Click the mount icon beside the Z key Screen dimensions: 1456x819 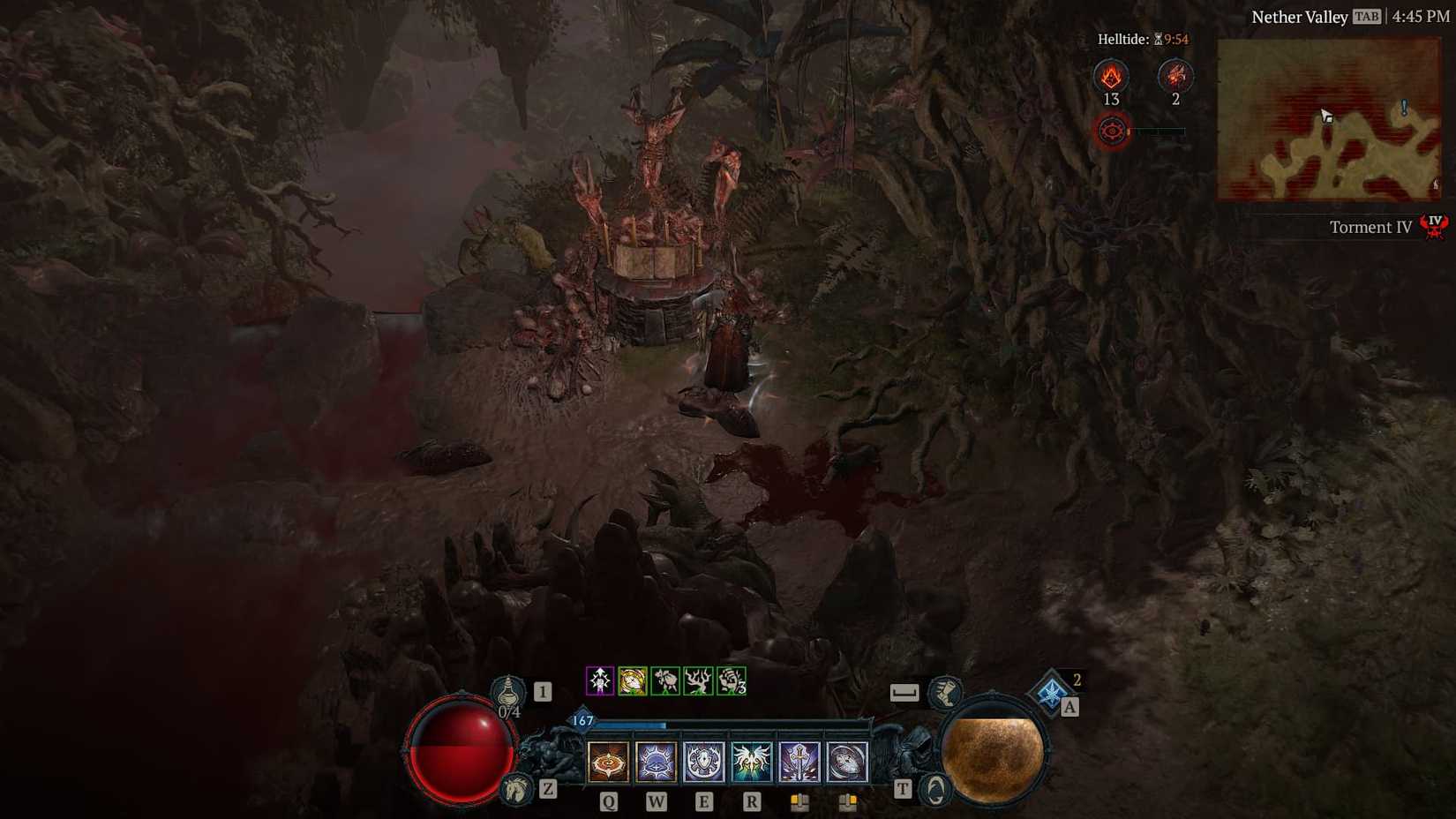[516, 790]
